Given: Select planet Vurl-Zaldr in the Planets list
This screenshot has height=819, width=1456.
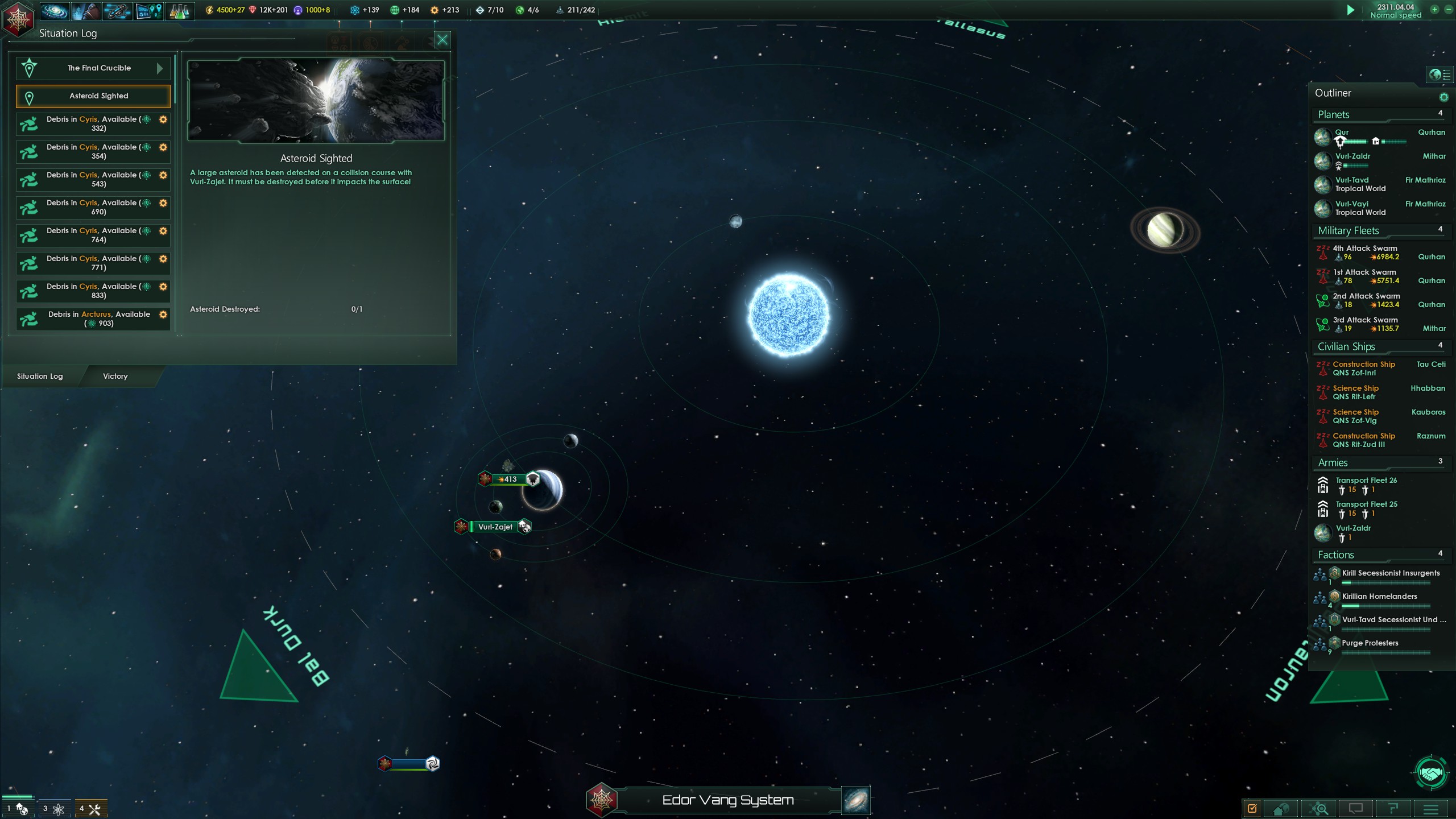Looking at the screenshot, I should pyautogui.click(x=1352, y=156).
